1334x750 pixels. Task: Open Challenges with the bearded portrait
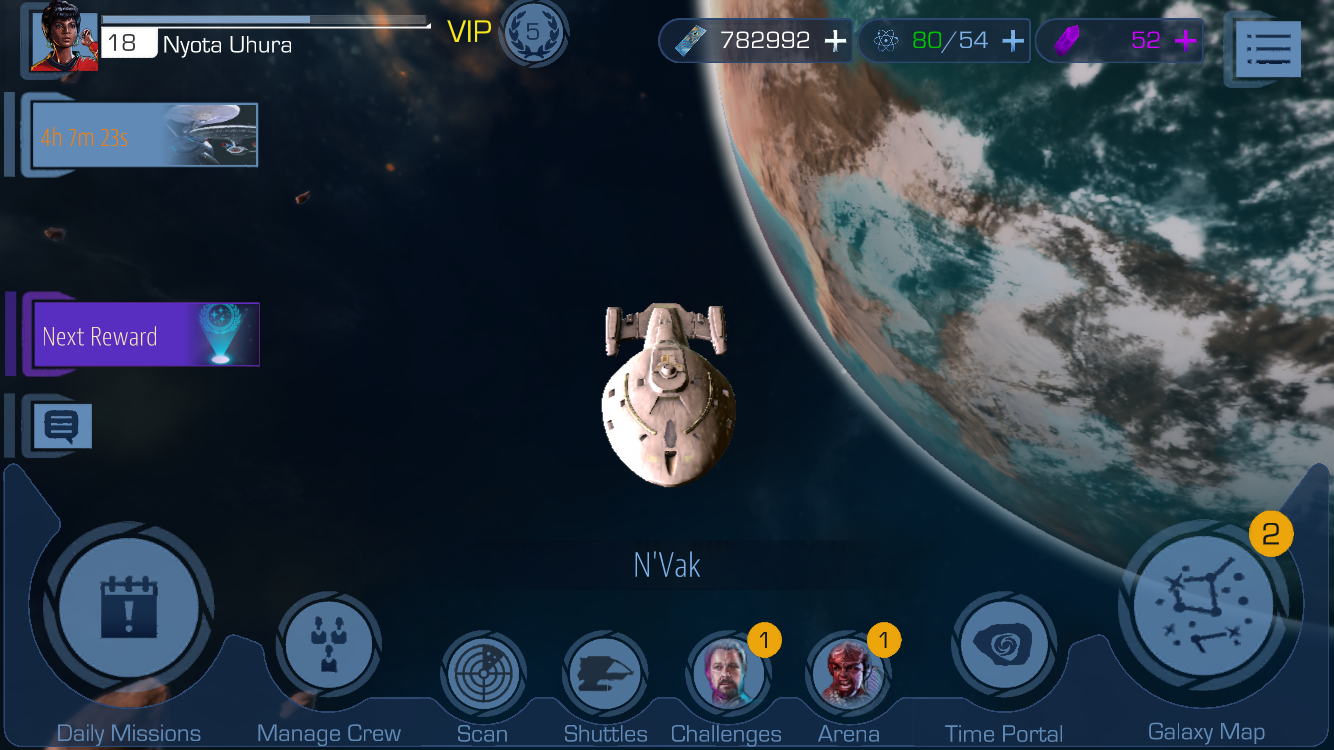click(x=727, y=673)
